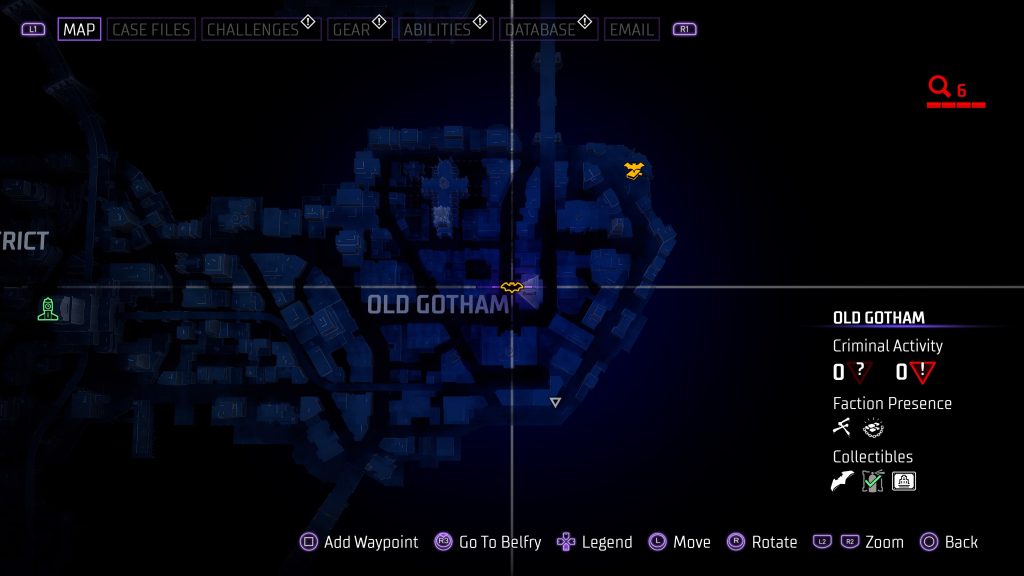Image resolution: width=1024 pixels, height=576 pixels.
Task: Select the Gear tab
Action: pos(351,29)
